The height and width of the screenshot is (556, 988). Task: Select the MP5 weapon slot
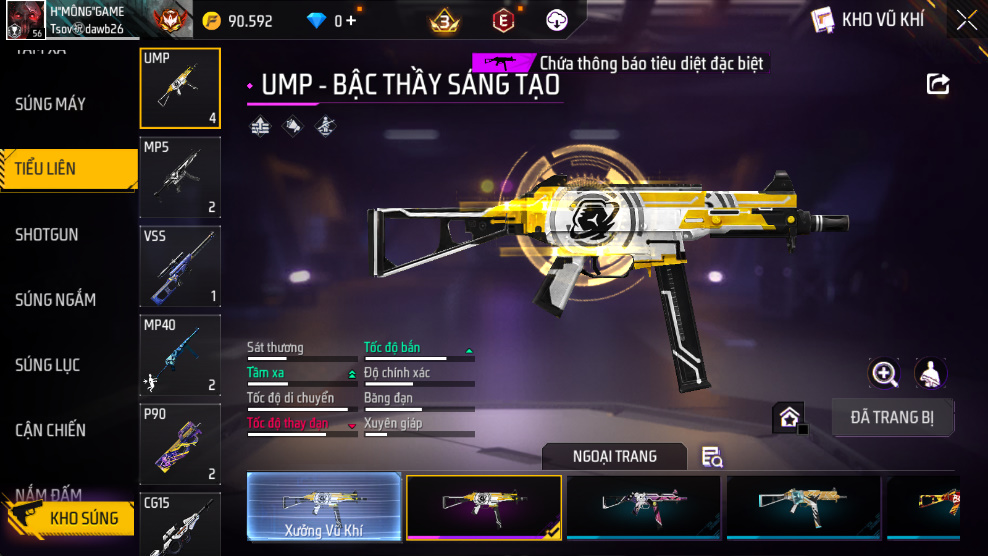click(180, 177)
